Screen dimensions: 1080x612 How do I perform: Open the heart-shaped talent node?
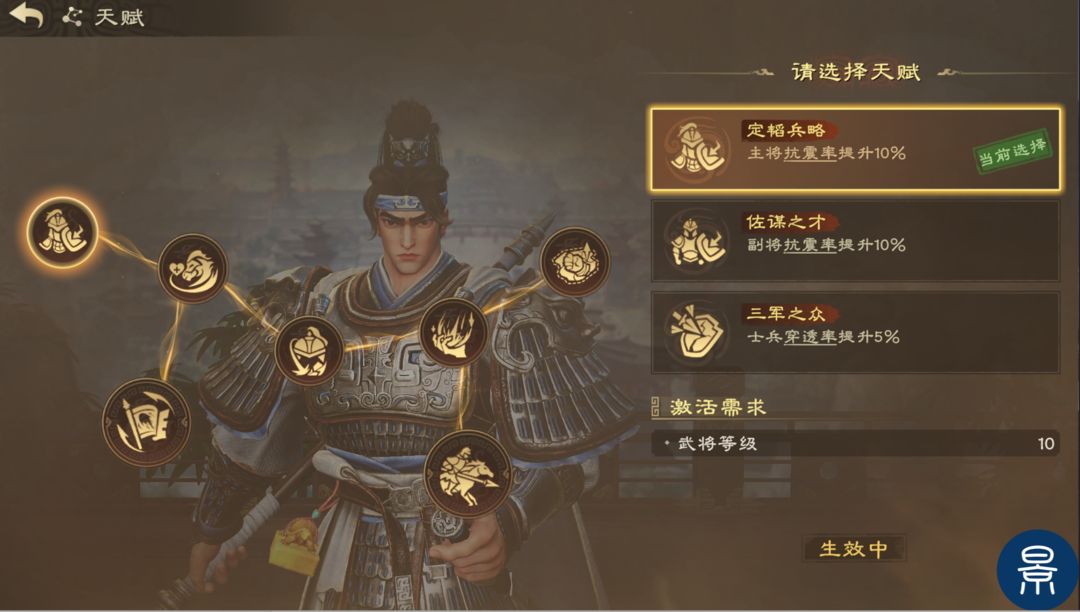(x=192, y=268)
